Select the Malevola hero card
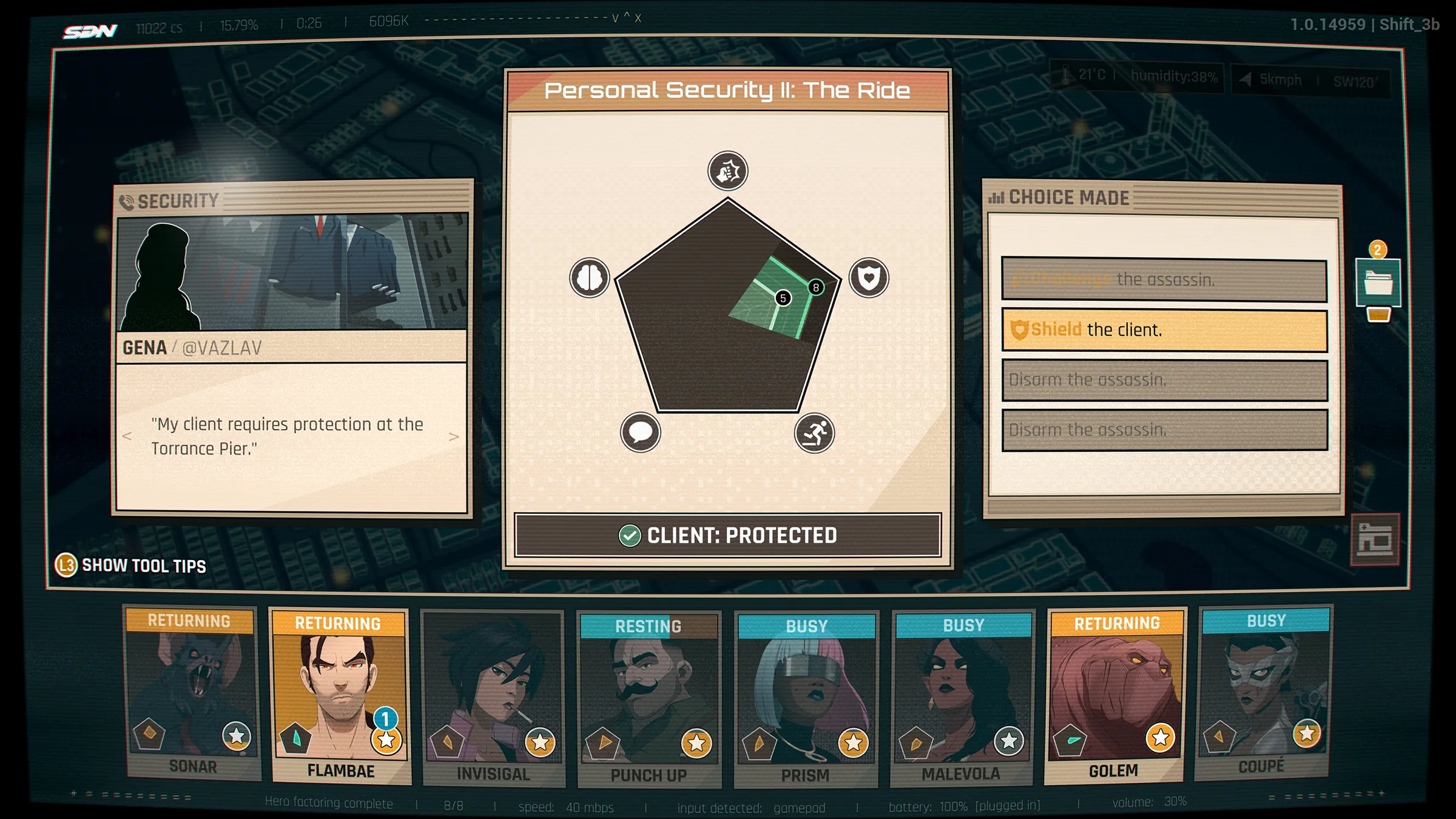The width and height of the screenshot is (1456, 819). (x=962, y=696)
